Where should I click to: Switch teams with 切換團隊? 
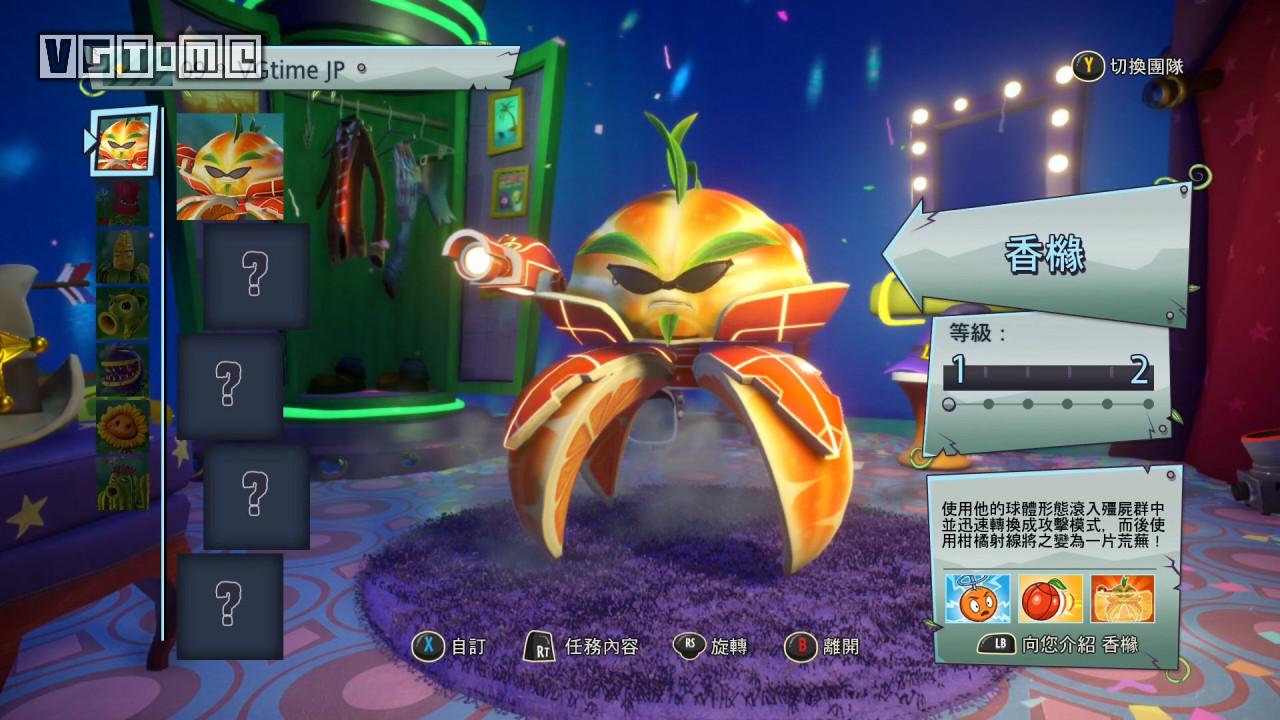click(1130, 67)
